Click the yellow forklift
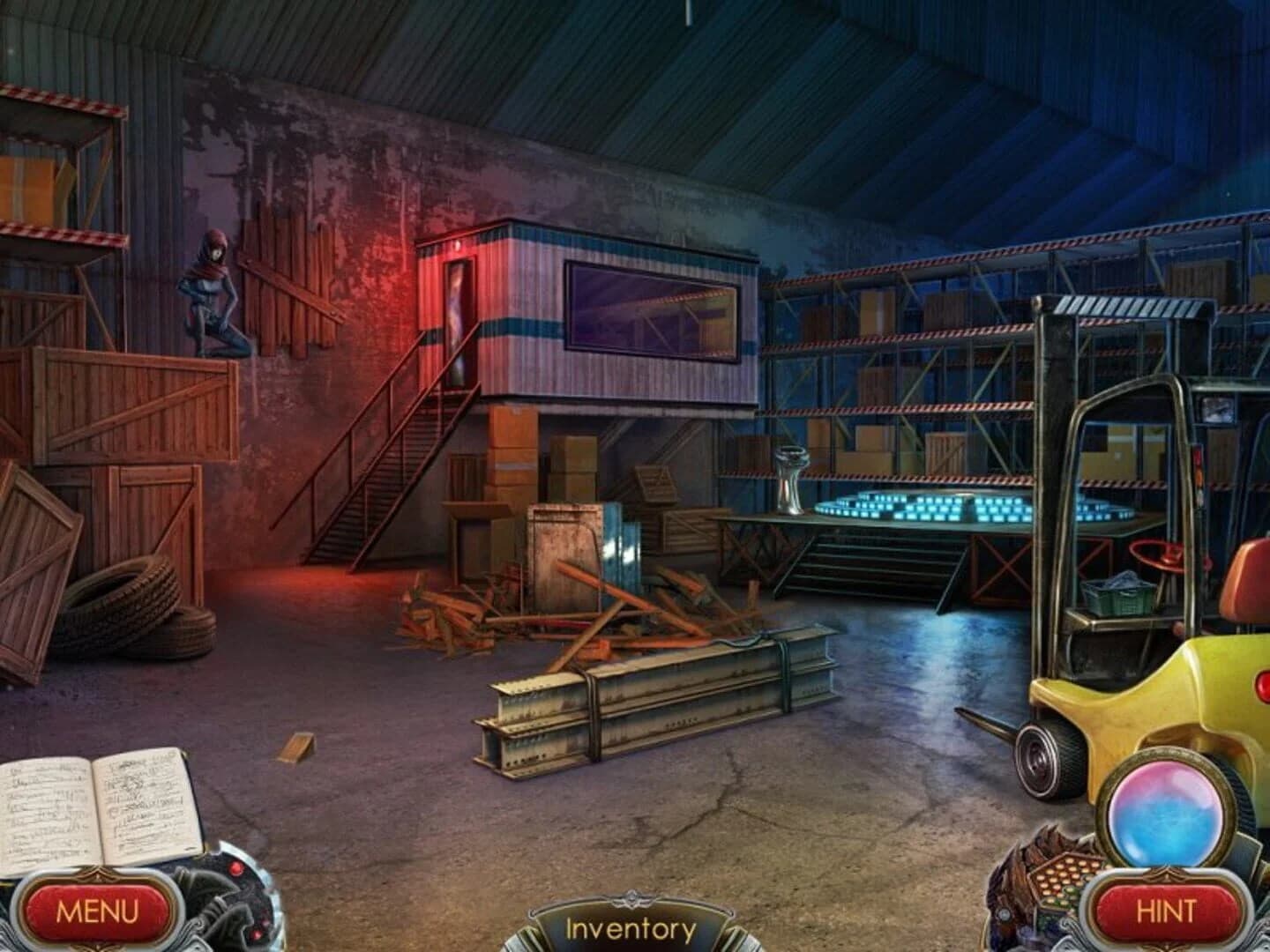The image size is (1270, 952). click(x=1138, y=696)
